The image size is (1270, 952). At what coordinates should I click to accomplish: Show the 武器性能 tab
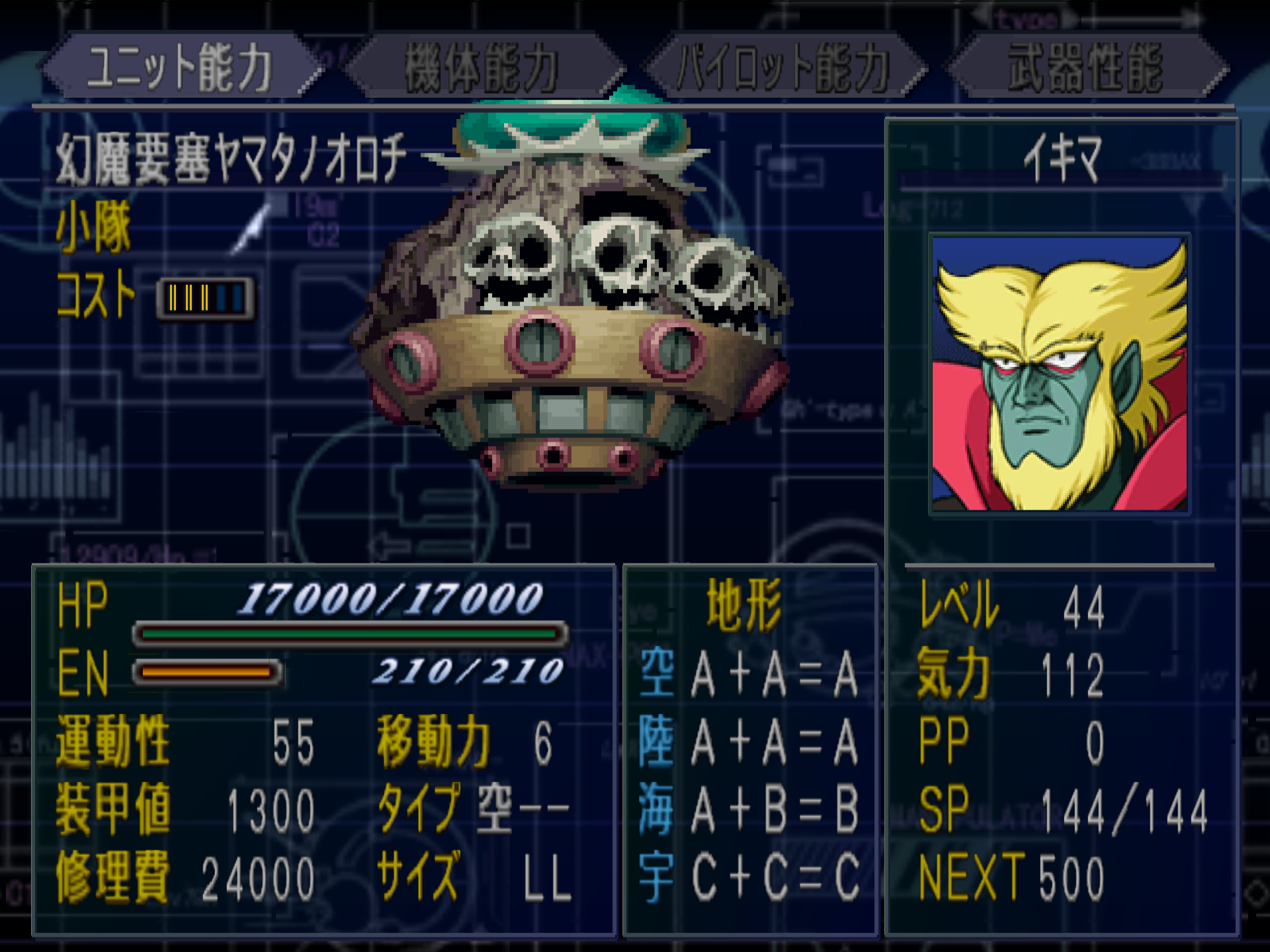point(1085,67)
